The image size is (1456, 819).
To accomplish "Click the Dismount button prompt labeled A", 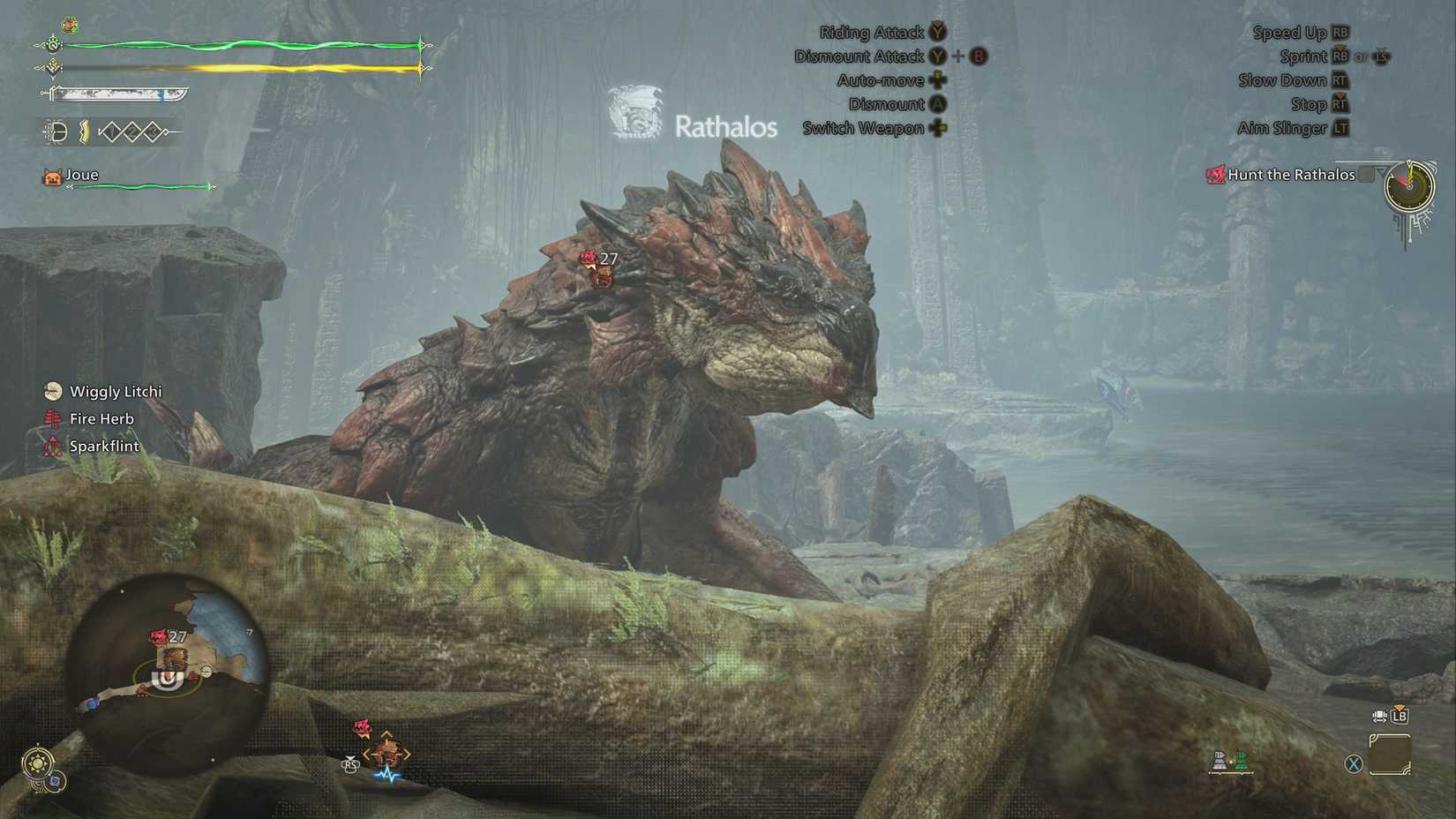I will point(938,103).
